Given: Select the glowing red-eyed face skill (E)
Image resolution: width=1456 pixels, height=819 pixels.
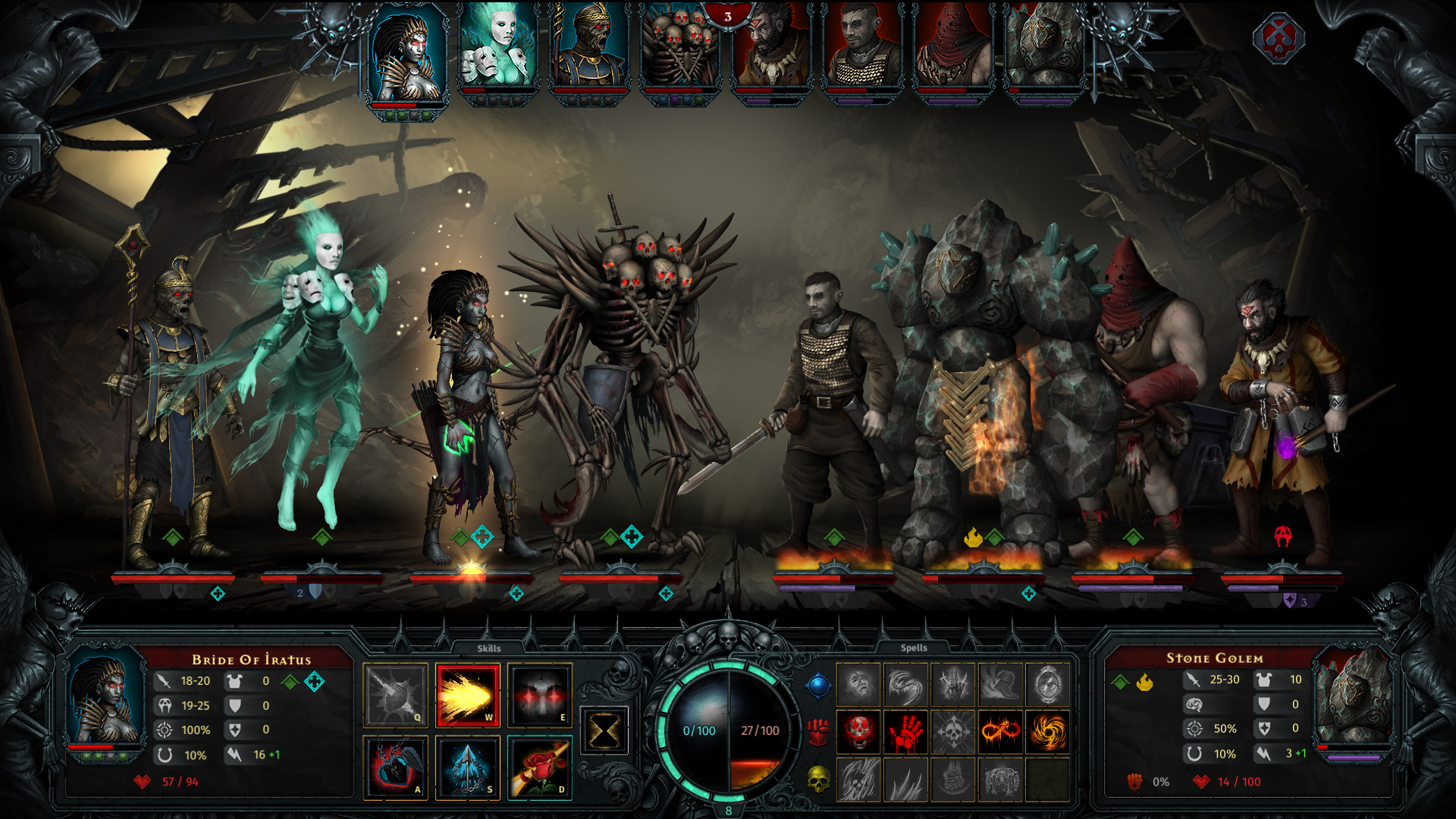Looking at the screenshot, I should coord(539,695).
